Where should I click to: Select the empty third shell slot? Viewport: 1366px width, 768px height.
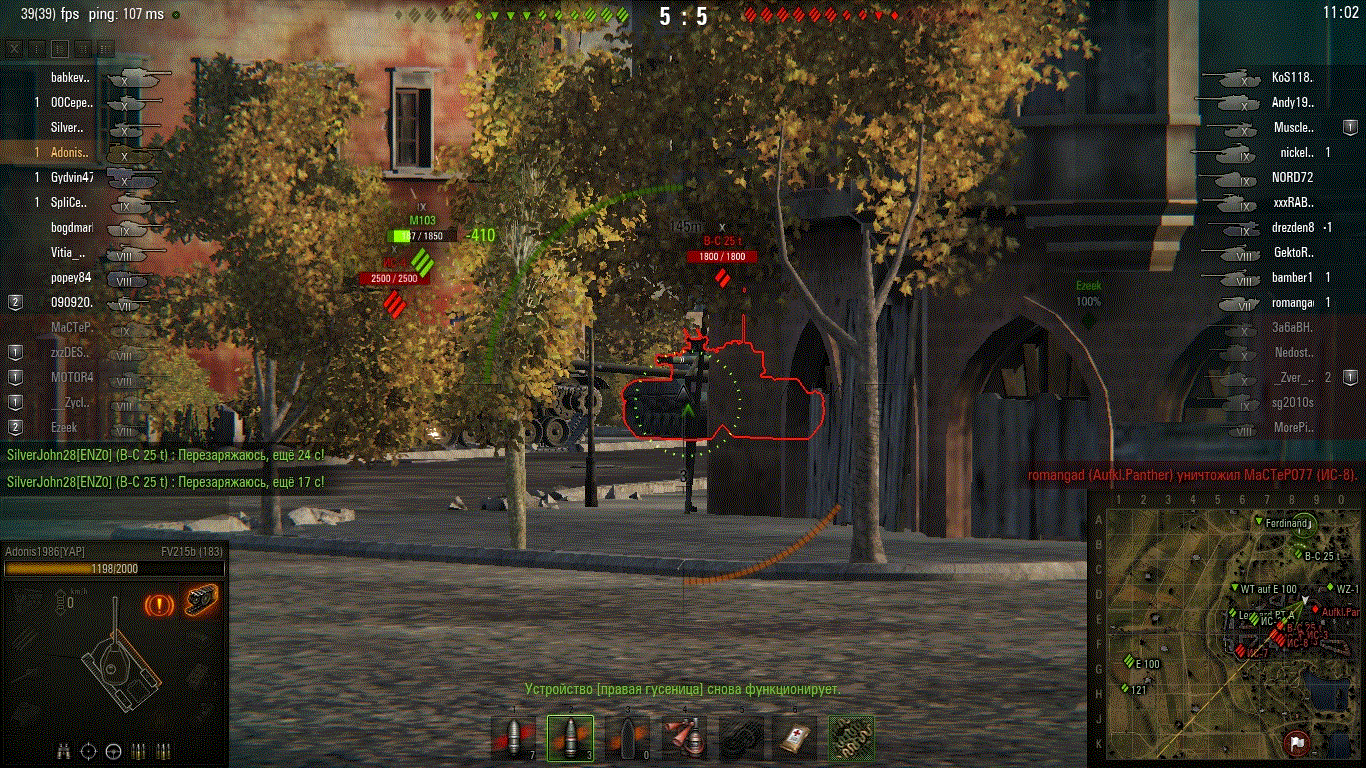click(x=626, y=738)
